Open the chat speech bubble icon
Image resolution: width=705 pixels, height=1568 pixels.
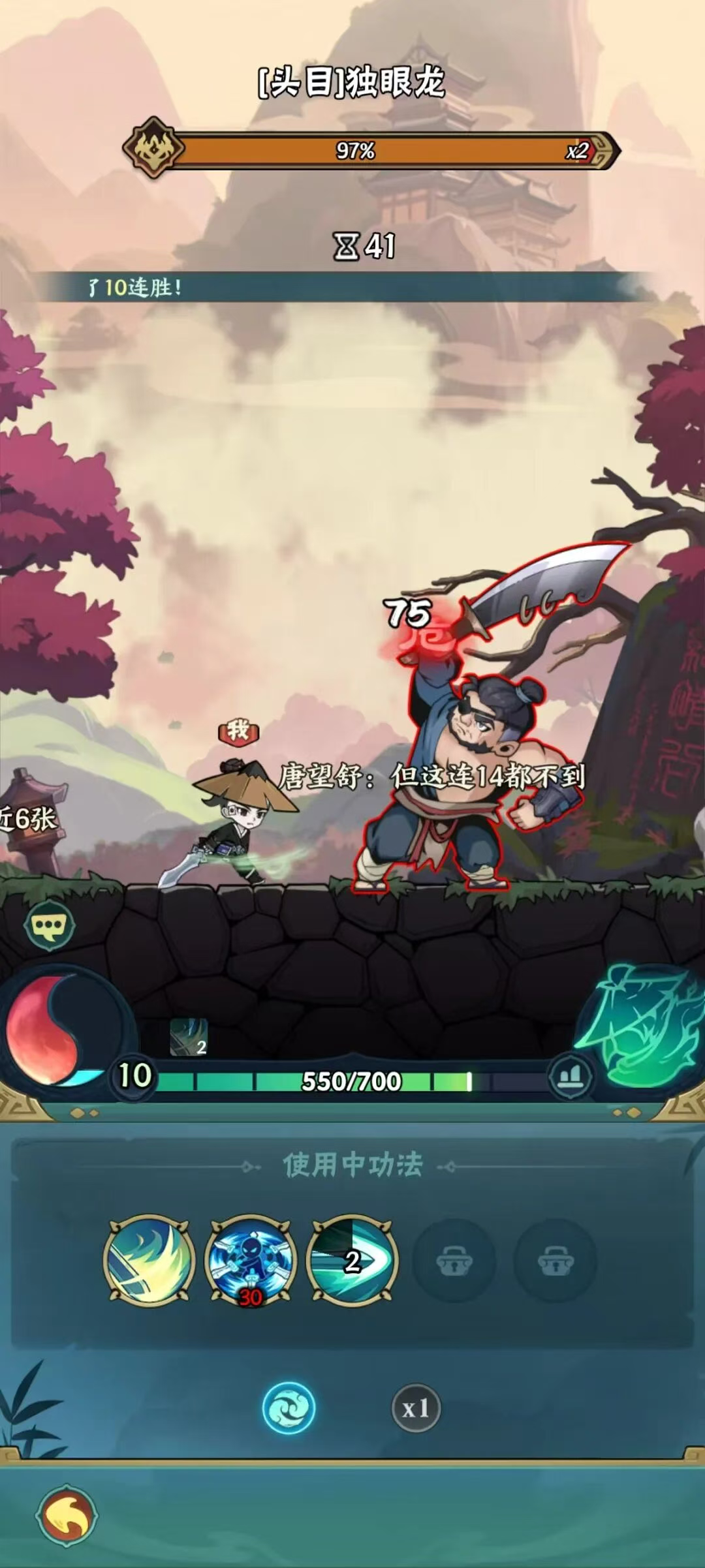coord(49,925)
